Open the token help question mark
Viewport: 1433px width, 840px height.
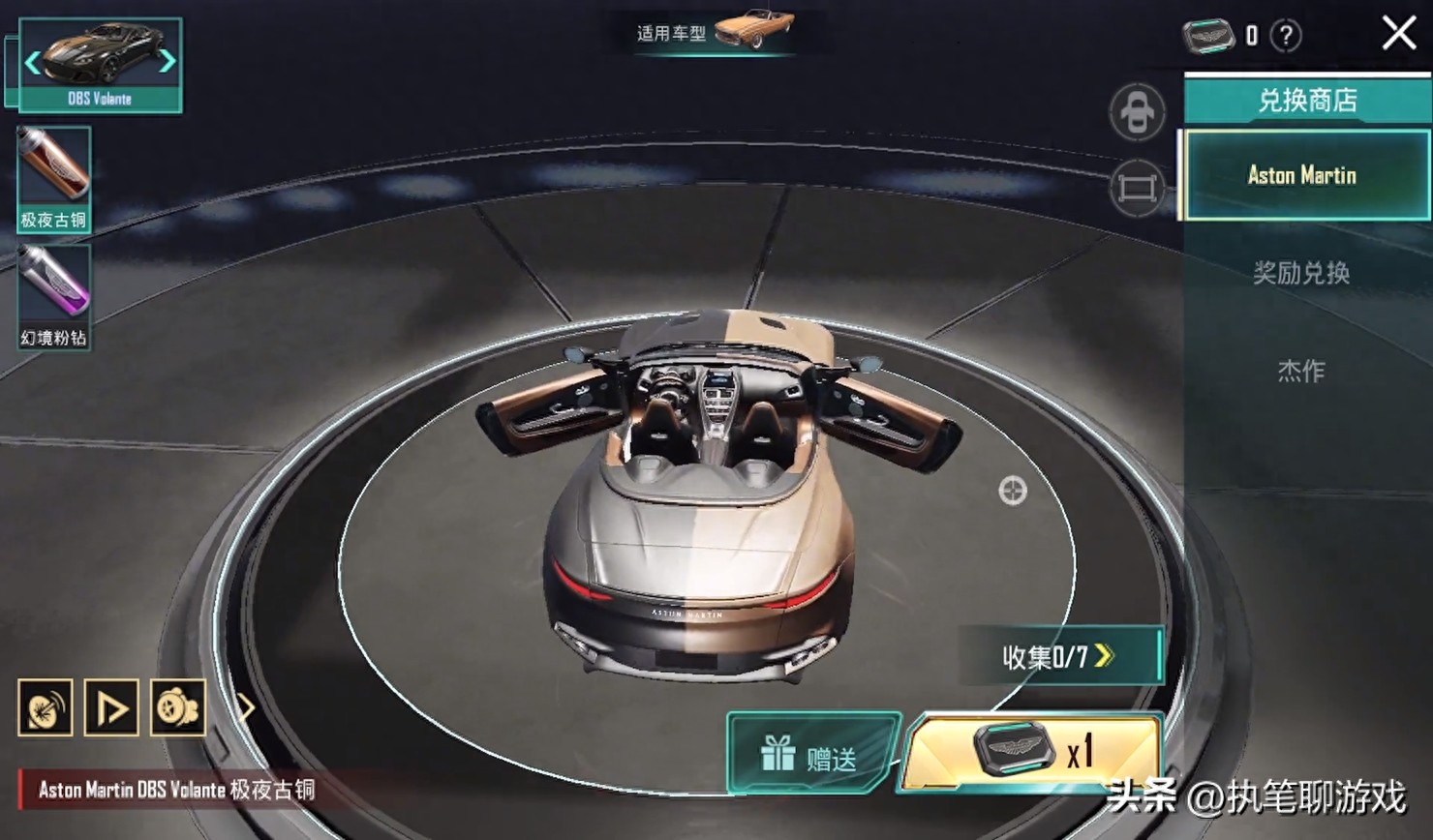pos(1286,37)
